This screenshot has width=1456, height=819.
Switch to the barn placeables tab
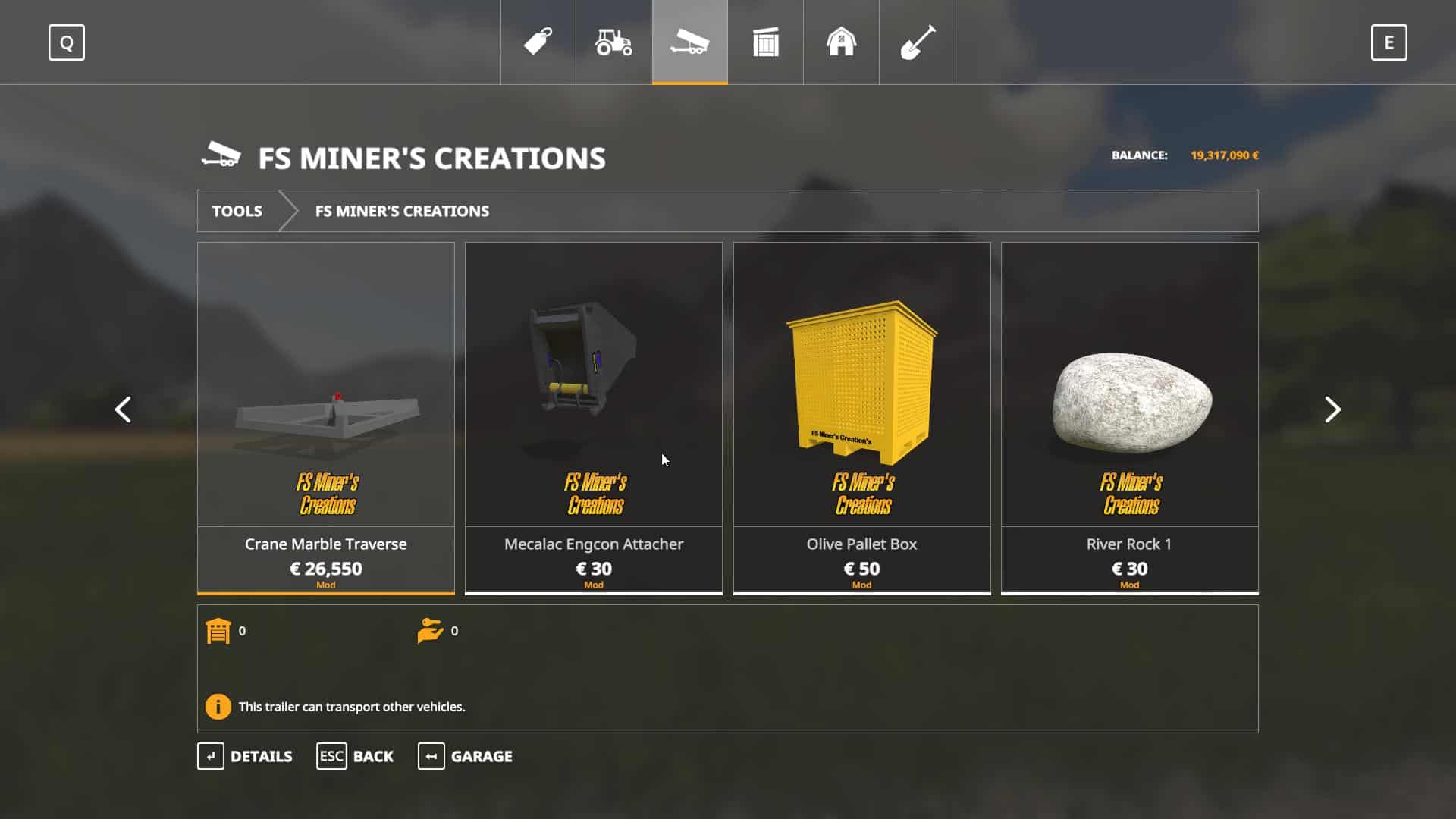[x=841, y=42]
